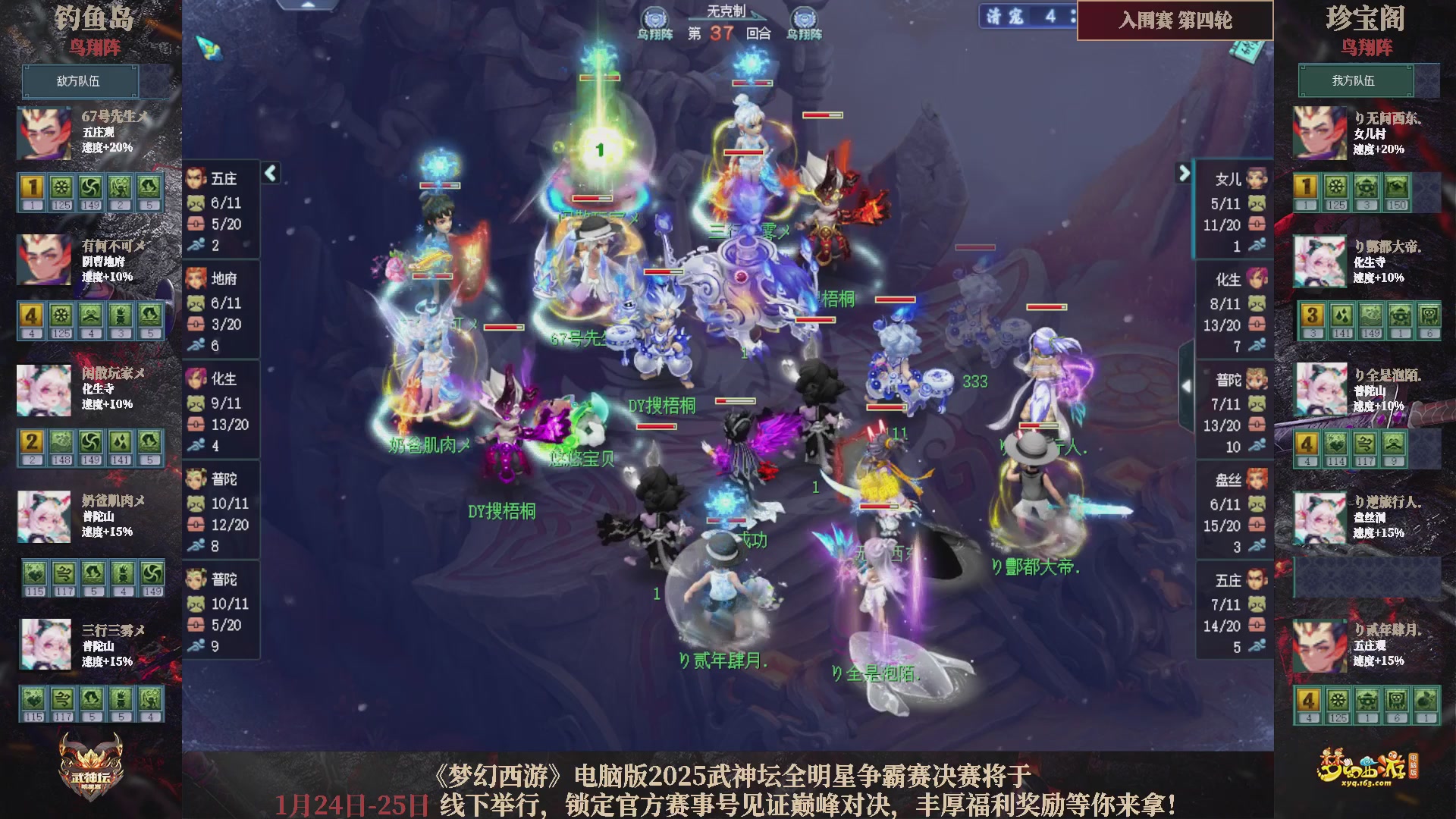Click the left team's 鸟翔阵 formation emblem
The image size is (1456, 819).
click(x=654, y=19)
